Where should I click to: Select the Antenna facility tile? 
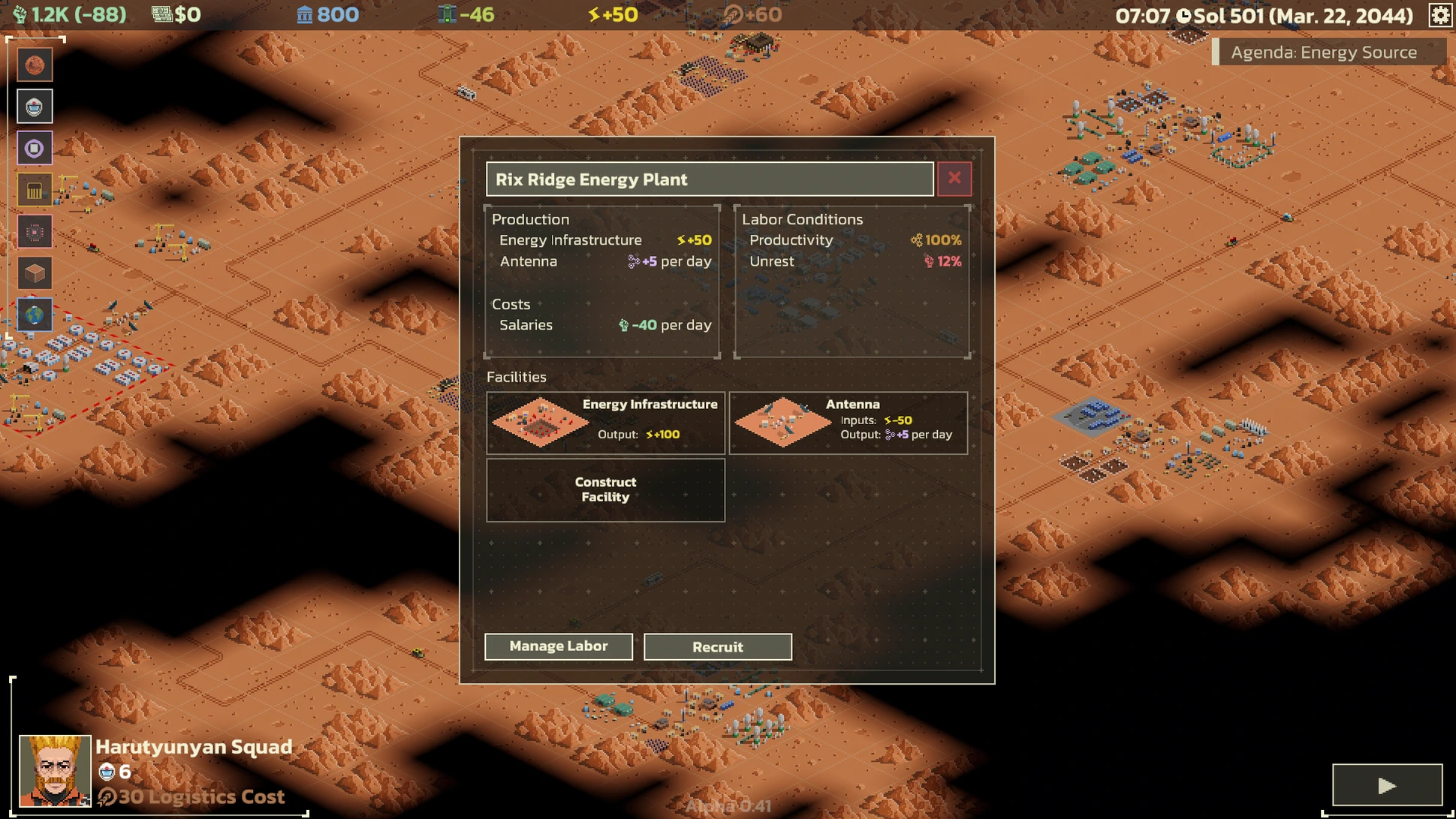tap(849, 423)
